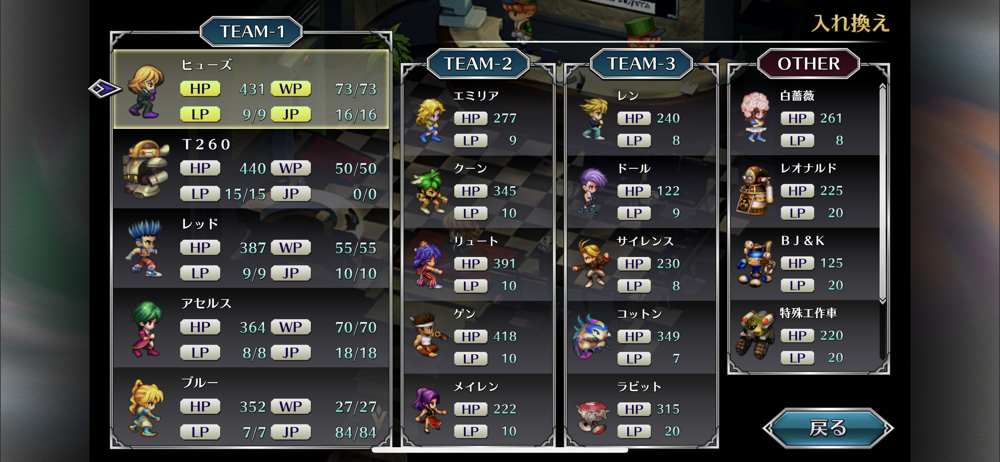Pick メイレン from Team-2

click(x=478, y=408)
